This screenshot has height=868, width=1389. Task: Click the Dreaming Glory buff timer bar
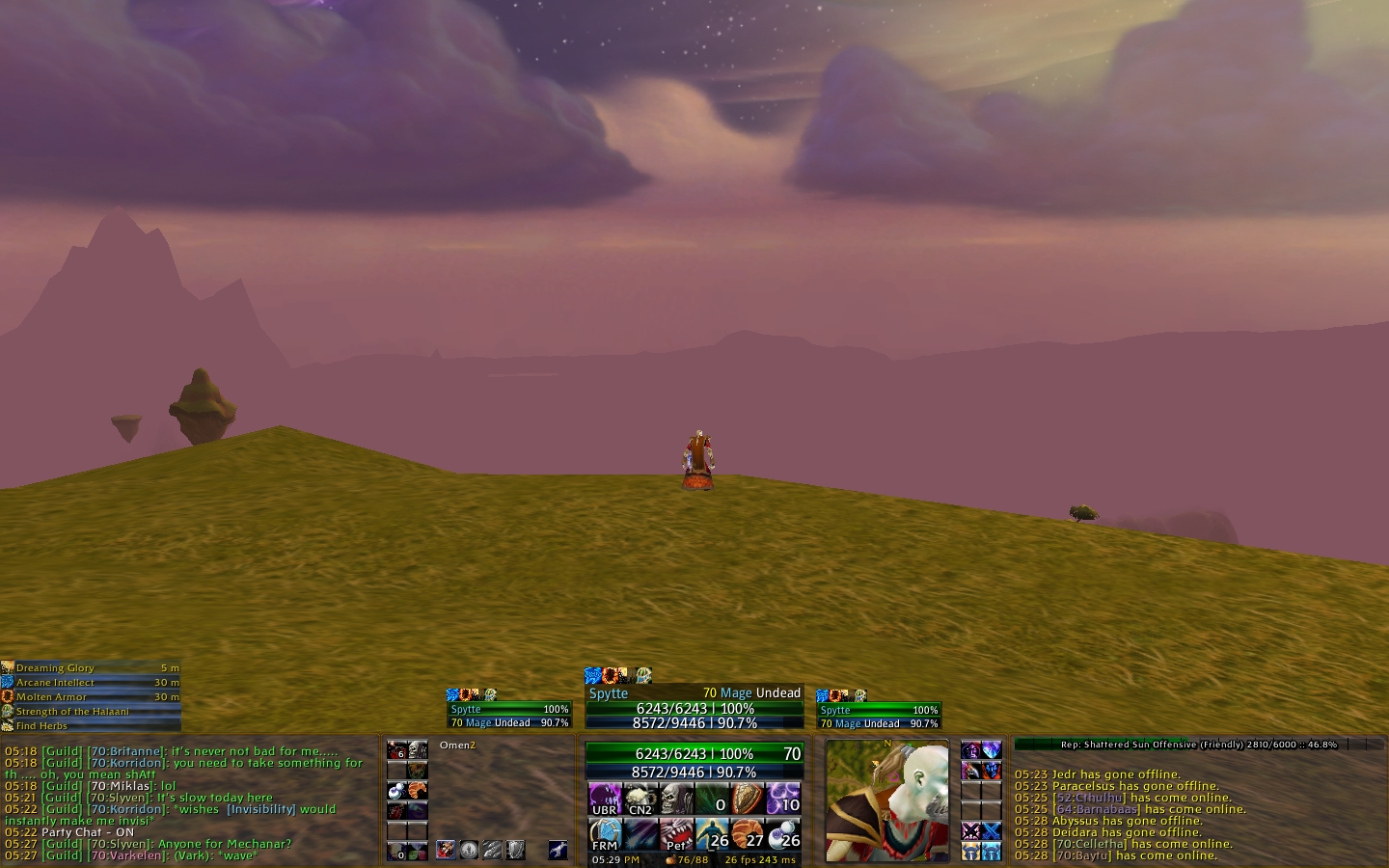point(92,667)
